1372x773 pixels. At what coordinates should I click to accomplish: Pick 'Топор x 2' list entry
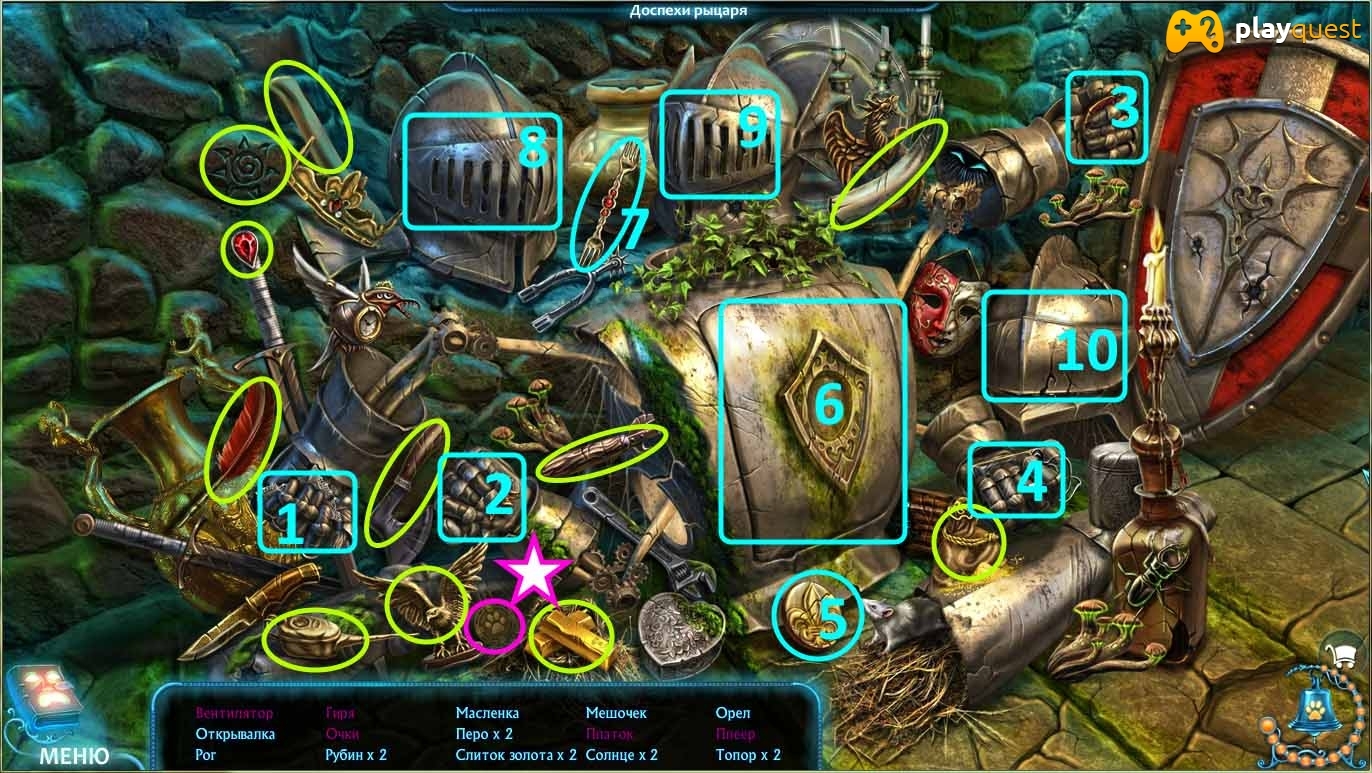pyautogui.click(x=748, y=755)
